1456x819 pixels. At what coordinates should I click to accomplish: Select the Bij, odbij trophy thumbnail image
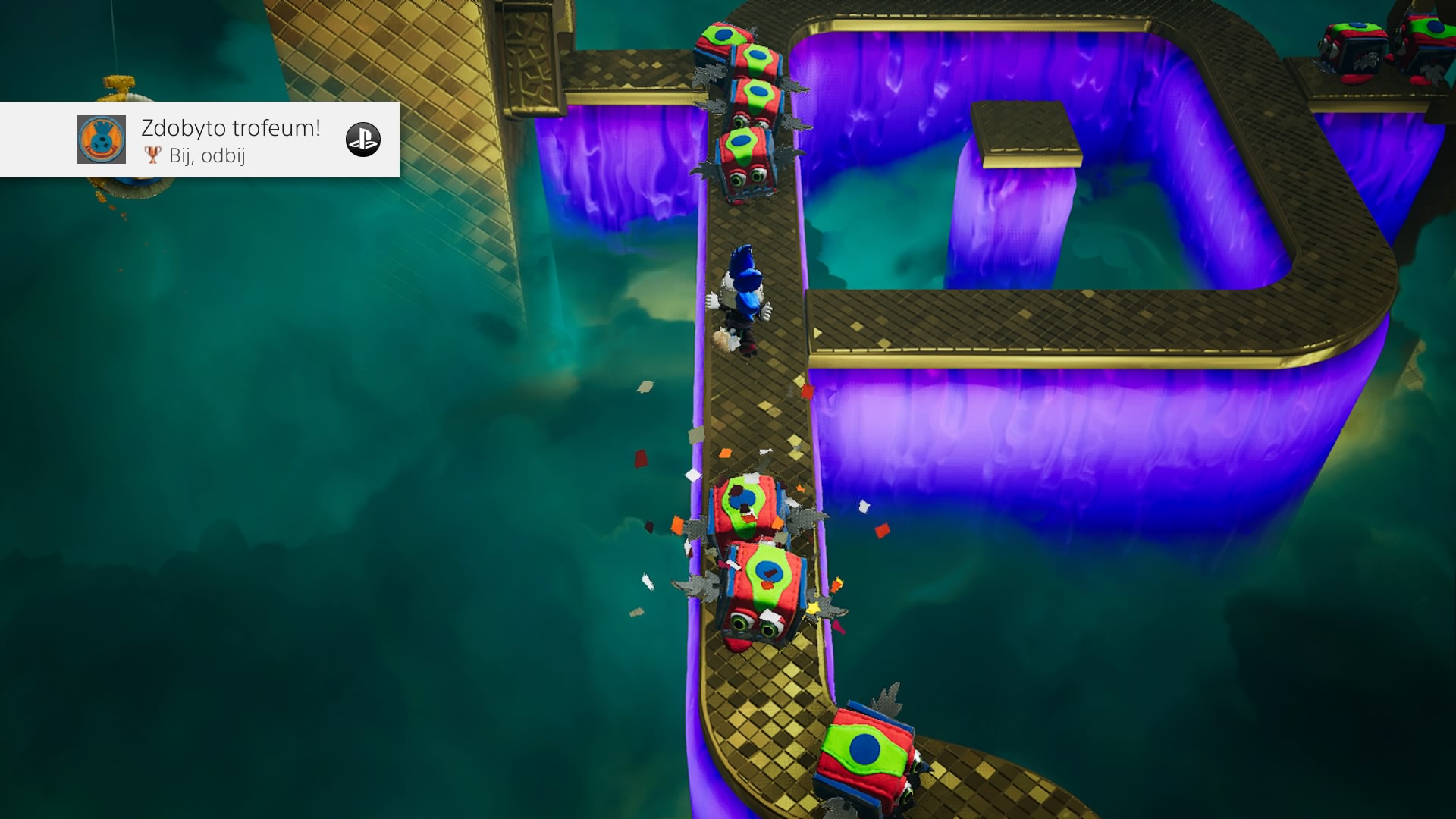pos(102,140)
